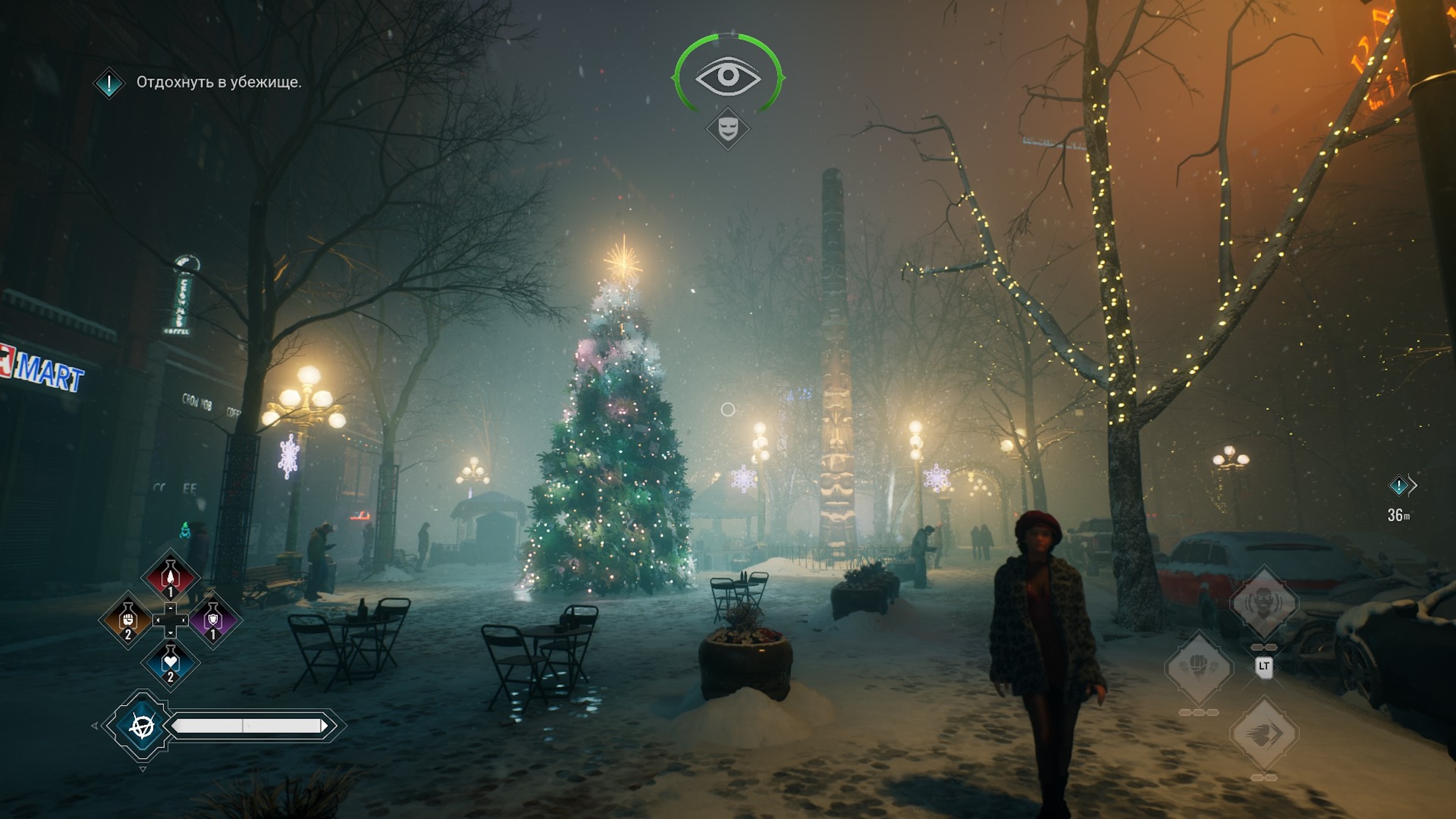
Task: Click the Brujah clan emblem
Action: coord(142,726)
